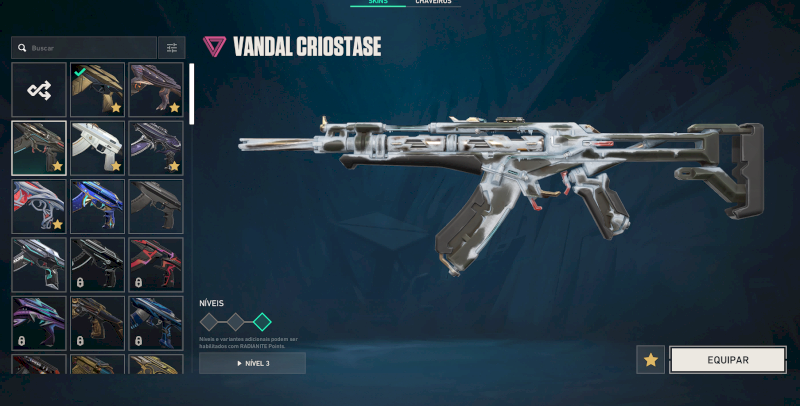This screenshot has height=406, width=800.
Task: Switch to the Chaveiros tab
Action: 433,3
